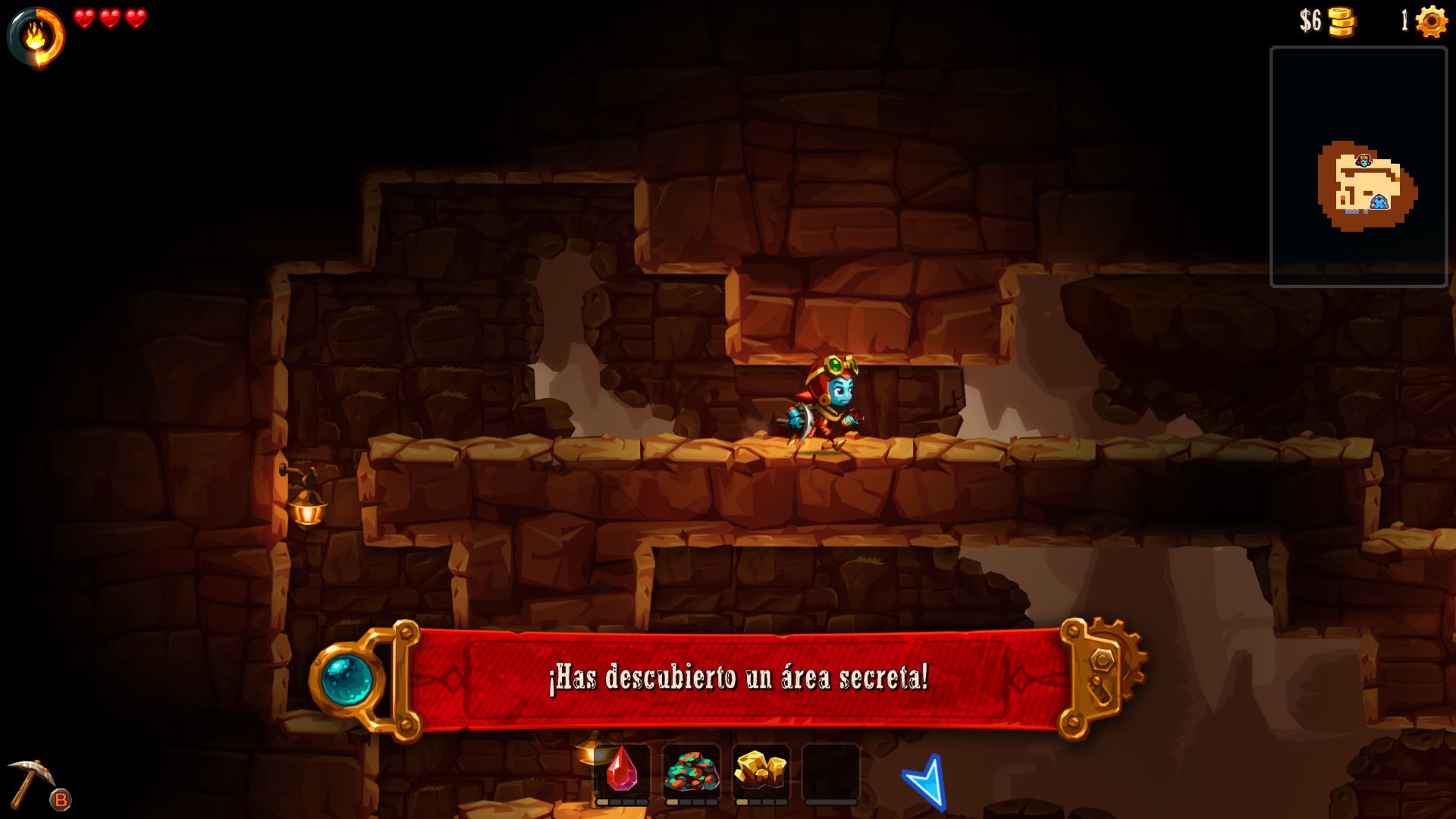Click the progress bar under the gold nugget slot
Screen dimensions: 1456x819
[761, 801]
